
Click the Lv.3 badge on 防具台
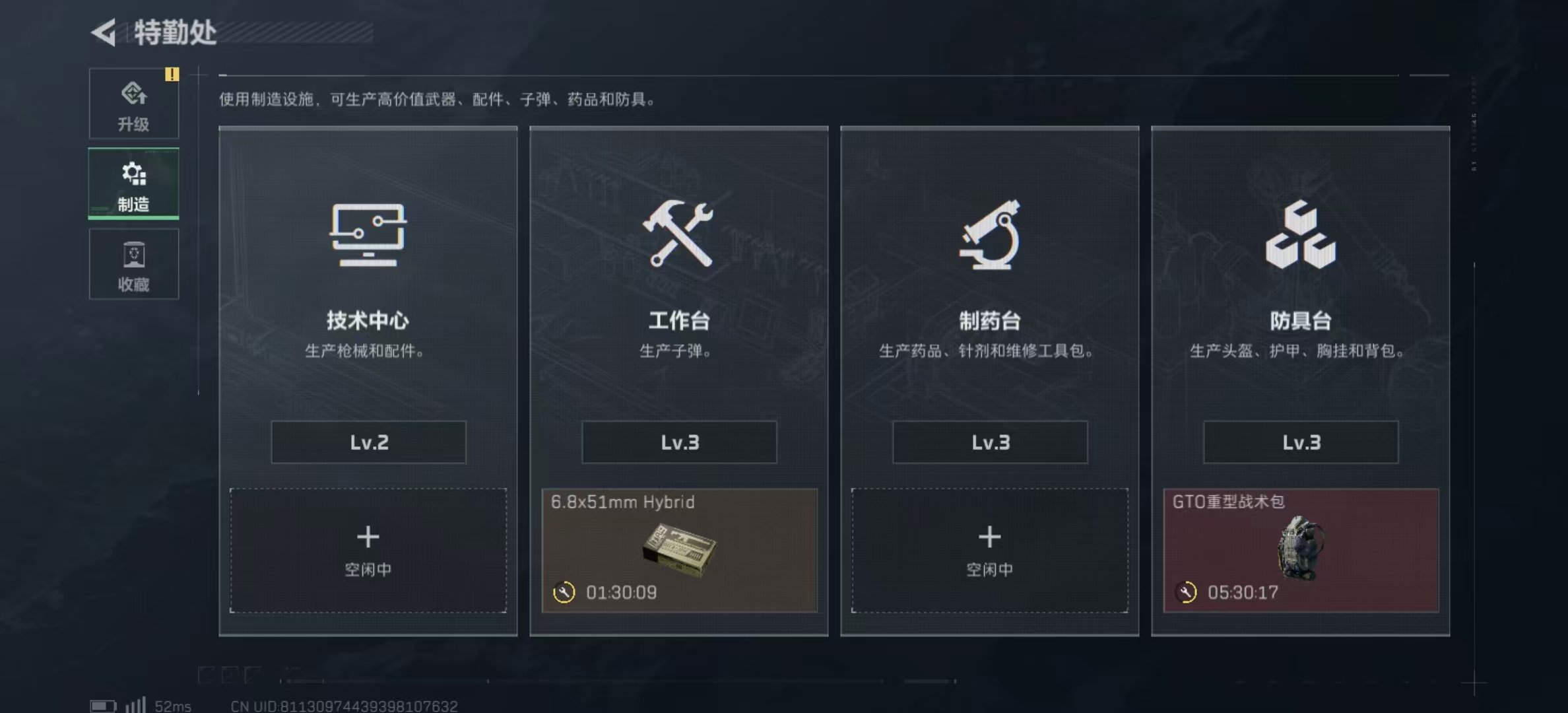point(1300,442)
